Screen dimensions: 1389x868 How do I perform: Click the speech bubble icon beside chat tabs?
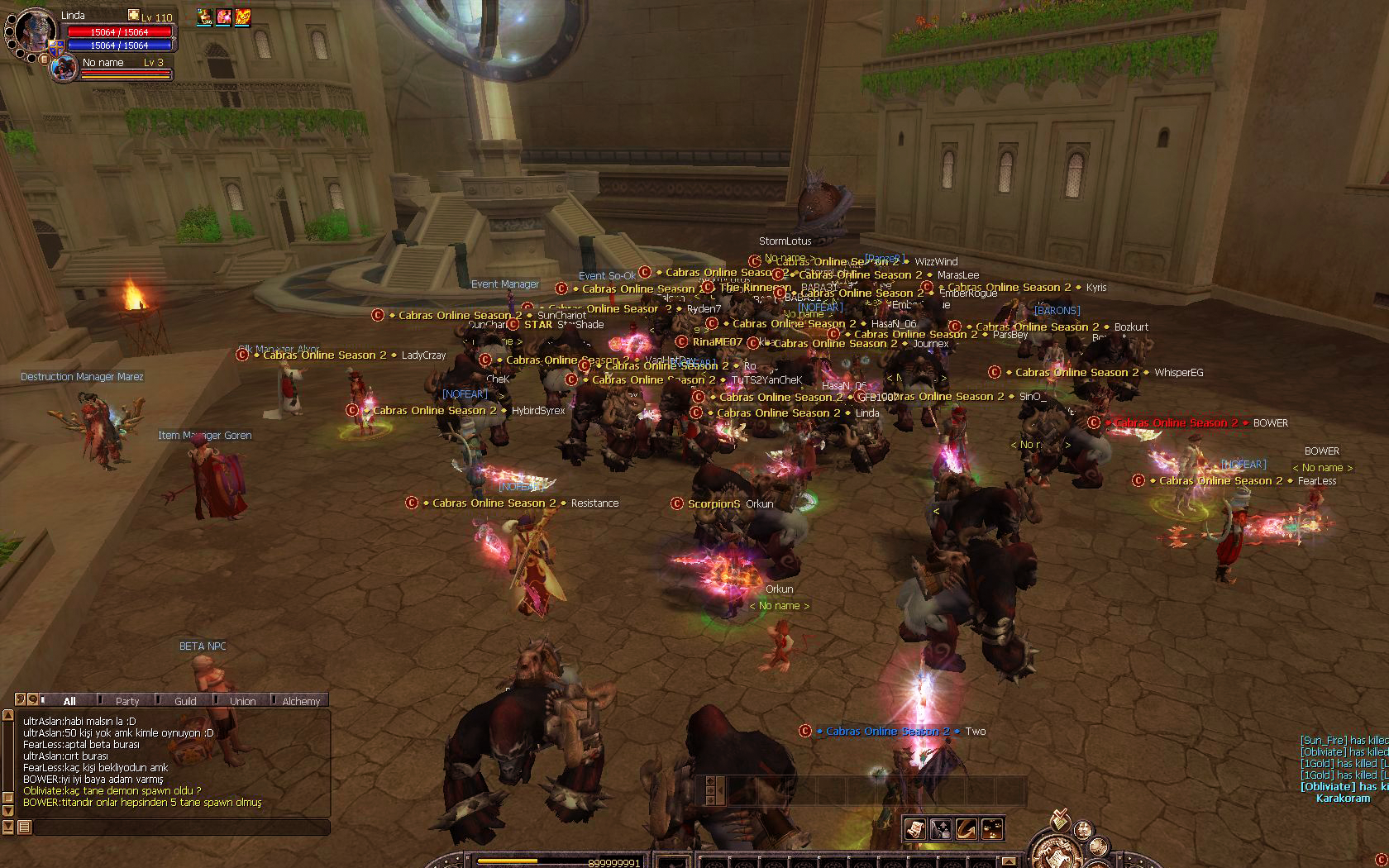[x=33, y=699]
